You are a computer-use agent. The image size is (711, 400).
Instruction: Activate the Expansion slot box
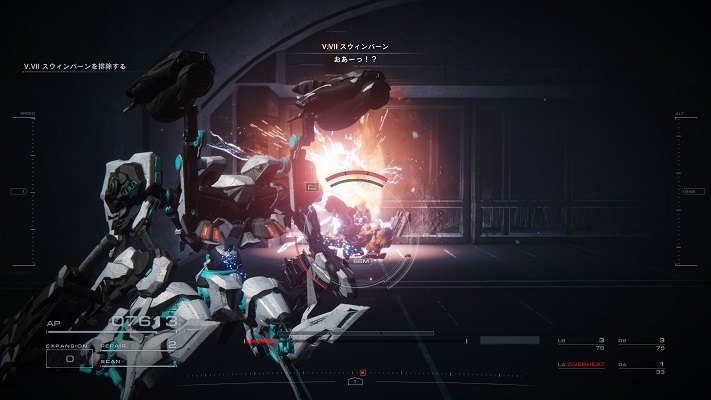click(x=69, y=355)
